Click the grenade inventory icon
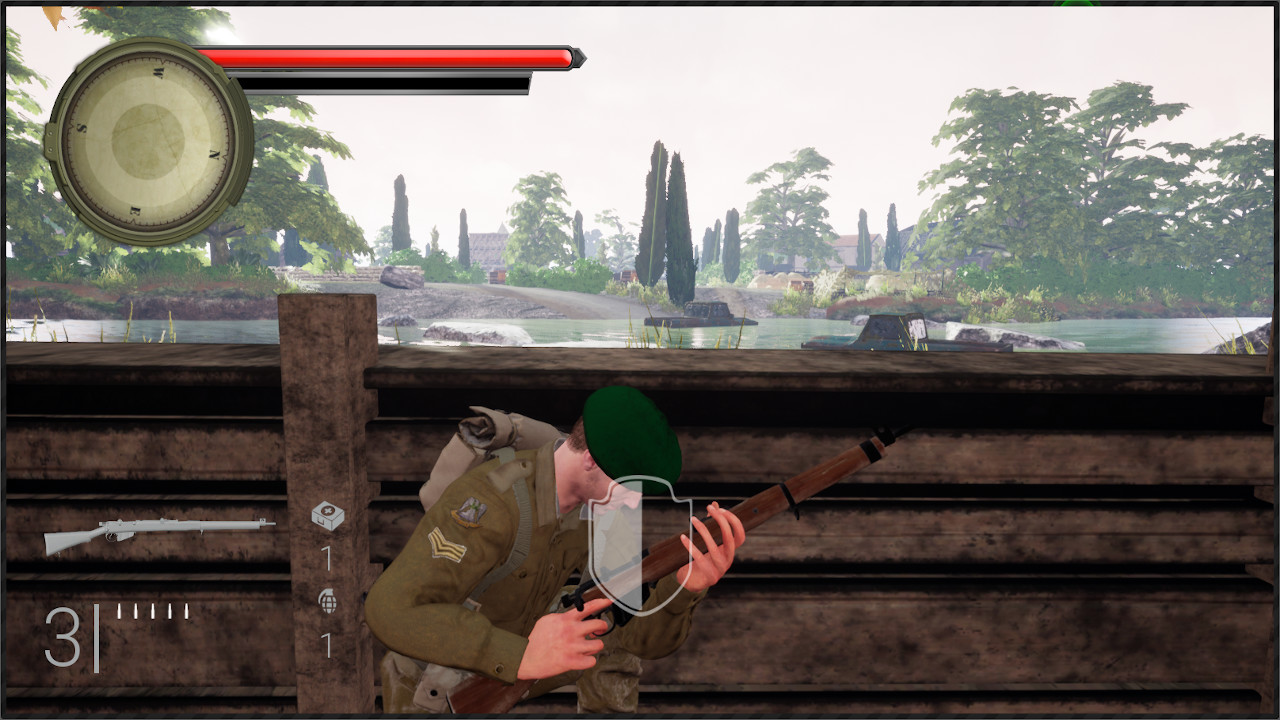The width and height of the screenshot is (1280, 720). [327, 601]
